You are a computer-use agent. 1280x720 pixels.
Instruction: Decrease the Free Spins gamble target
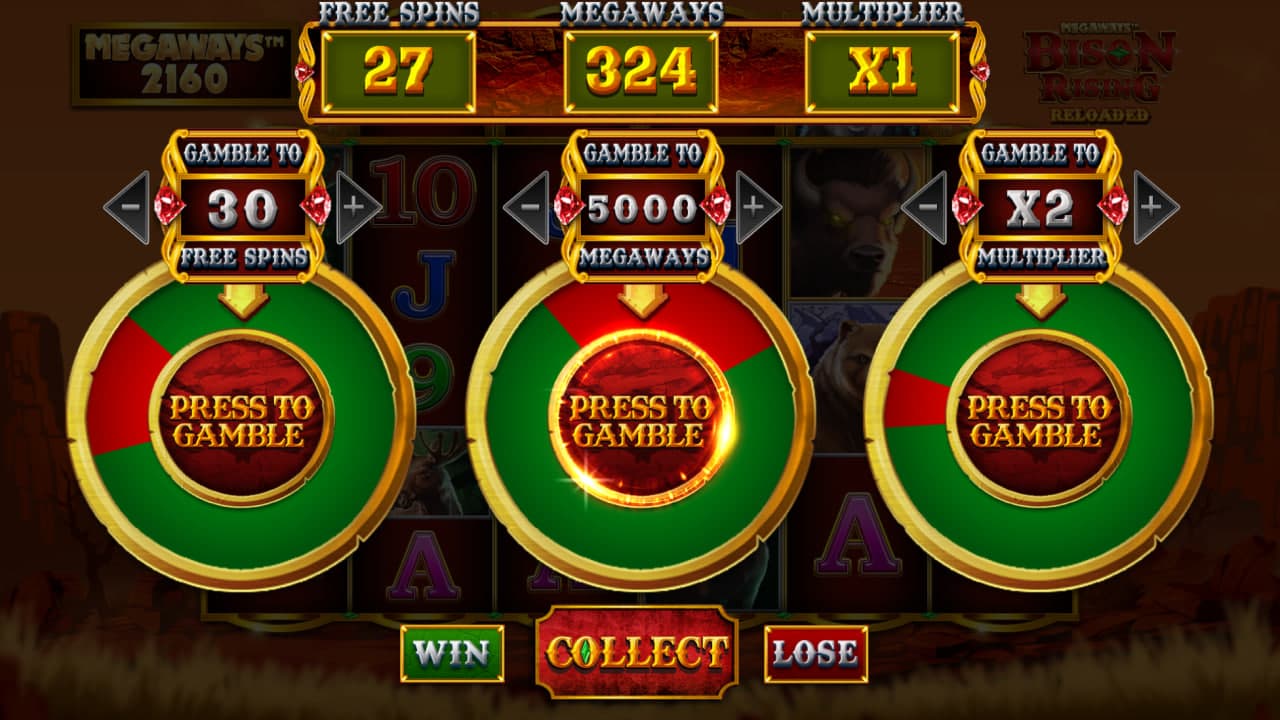pos(127,207)
